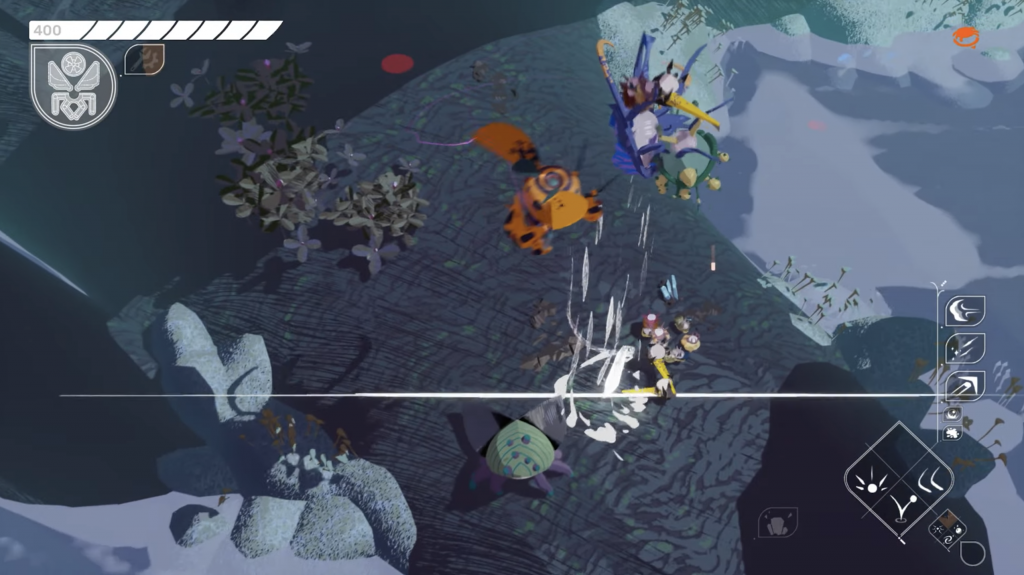
Task: Activate the radiant burst ability in diamond
Action: (x=871, y=482)
